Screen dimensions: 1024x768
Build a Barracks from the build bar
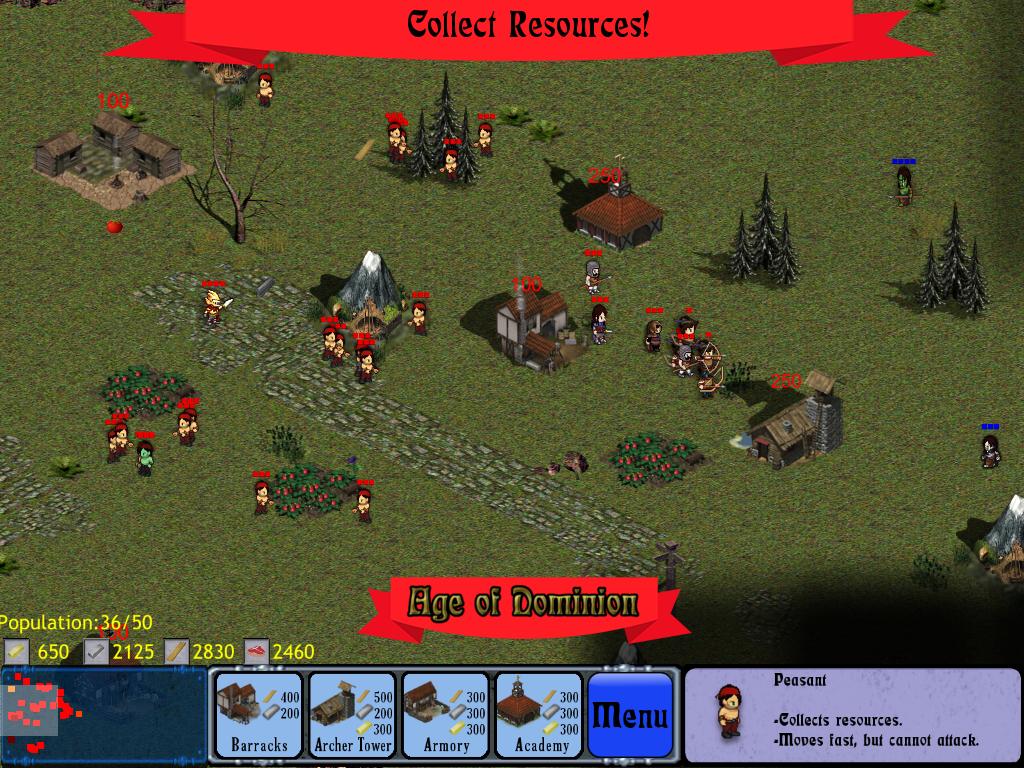click(x=259, y=715)
